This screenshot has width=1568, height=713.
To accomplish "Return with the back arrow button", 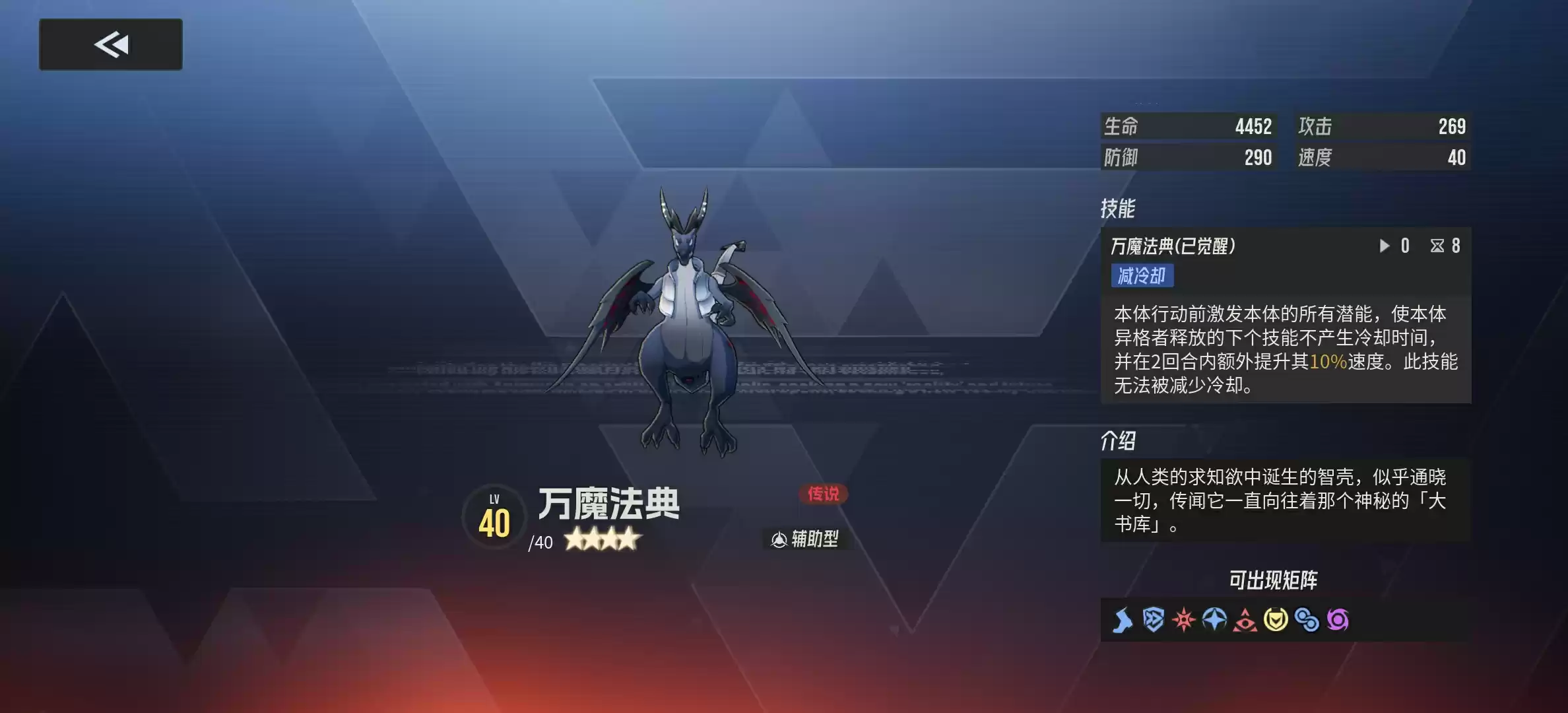I will click(x=110, y=44).
